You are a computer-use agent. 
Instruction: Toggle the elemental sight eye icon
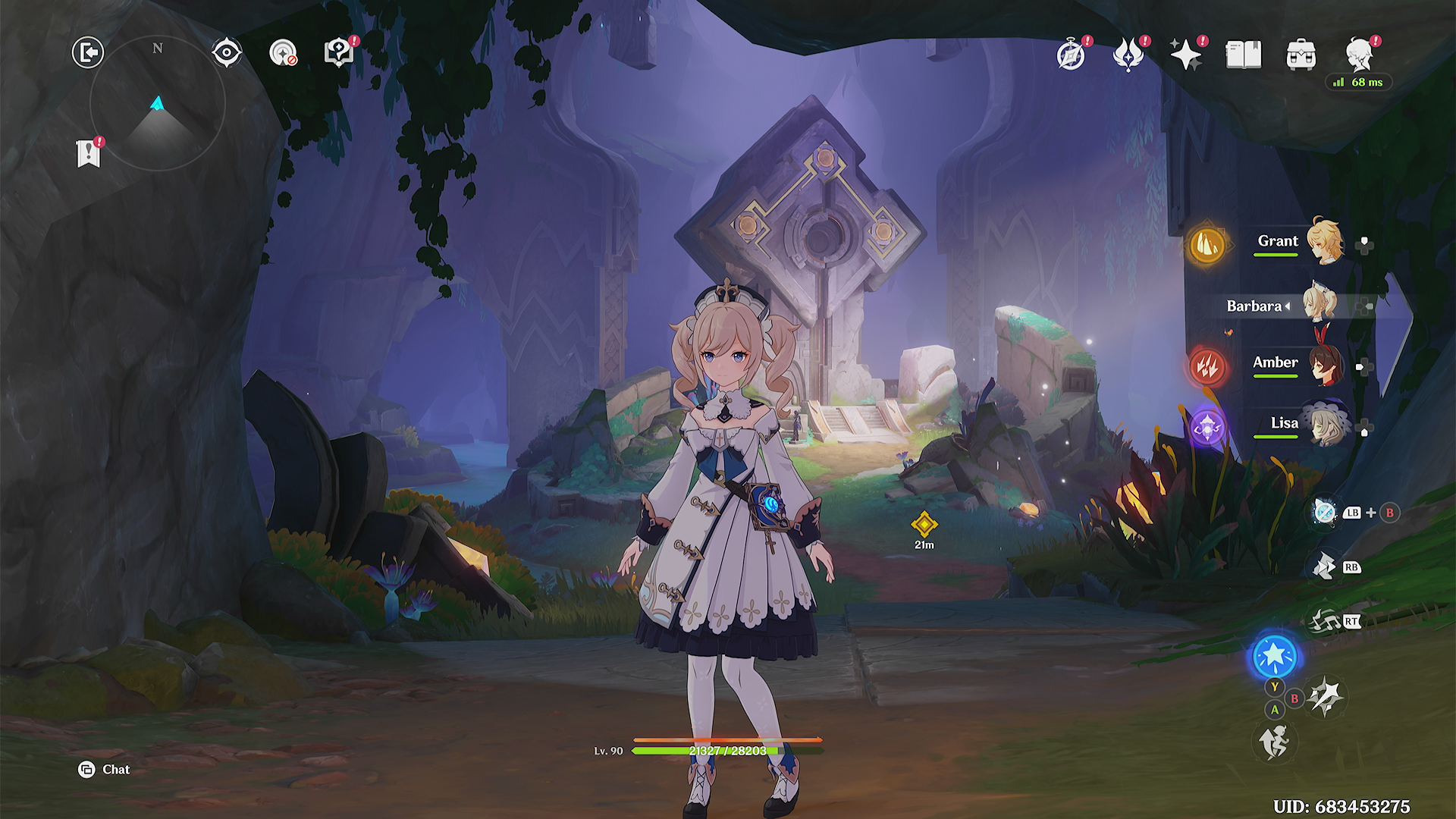227,53
